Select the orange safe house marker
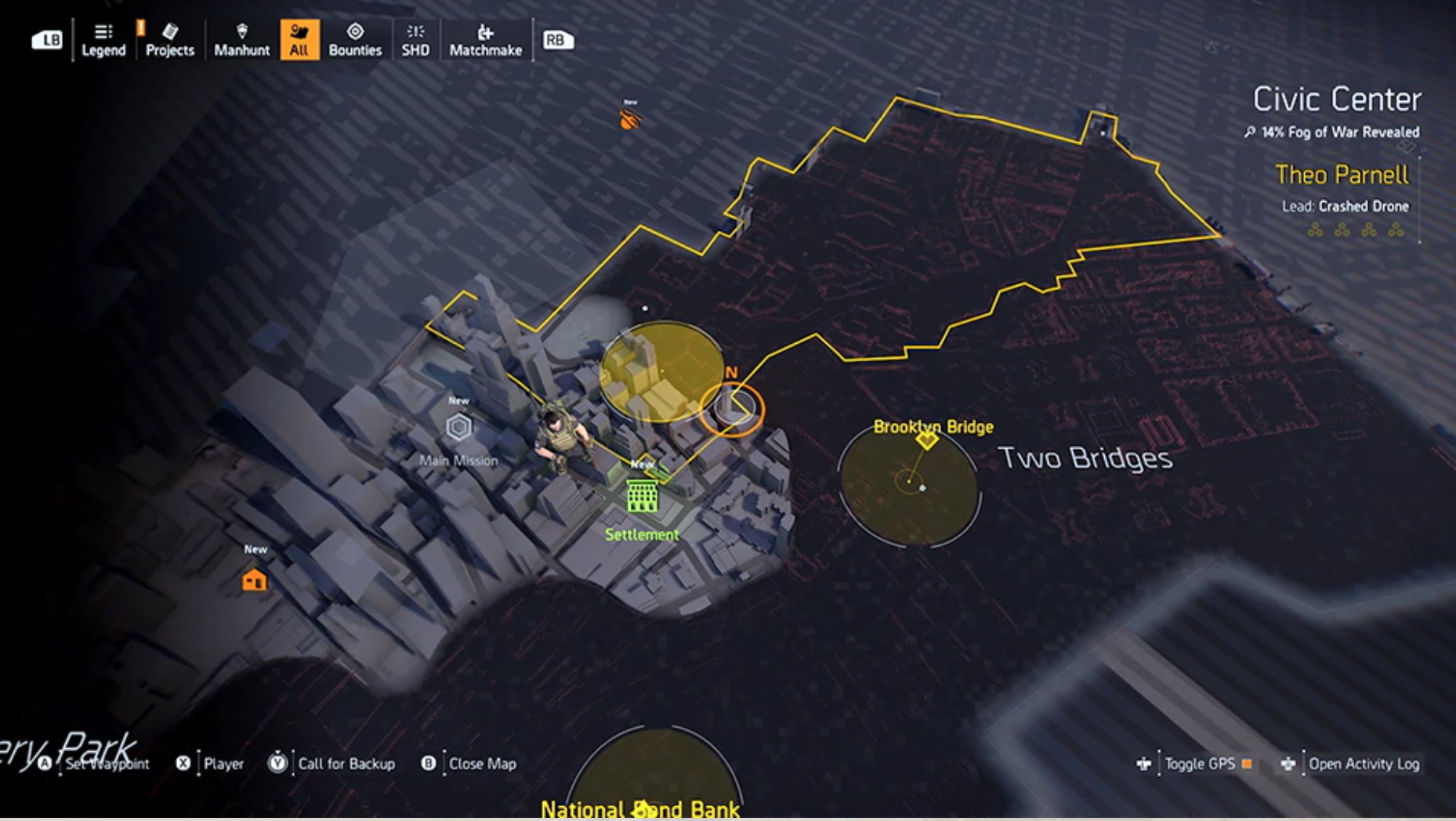Image resolution: width=1456 pixels, height=821 pixels. (254, 580)
